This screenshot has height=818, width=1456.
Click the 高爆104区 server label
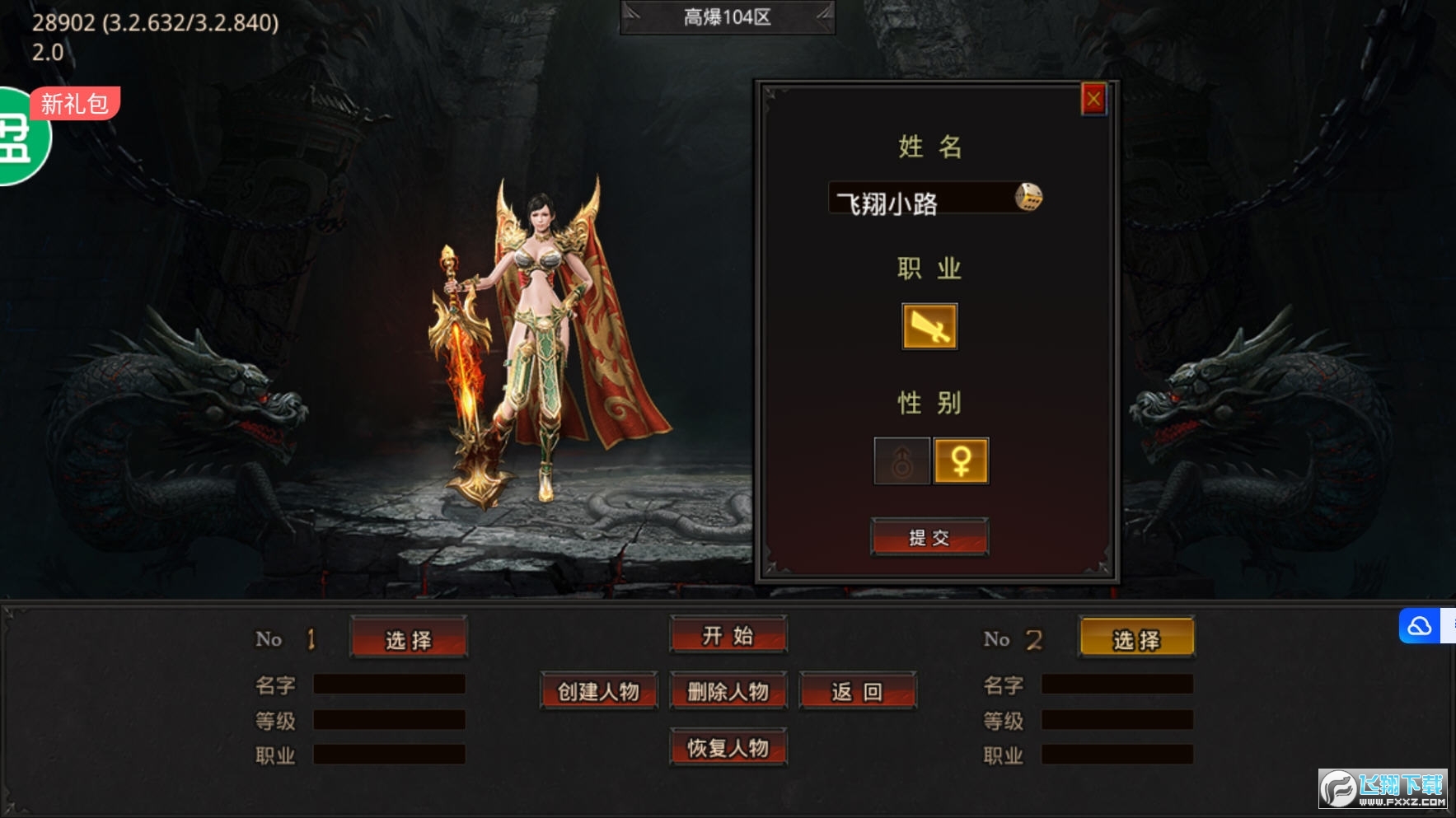point(728,17)
